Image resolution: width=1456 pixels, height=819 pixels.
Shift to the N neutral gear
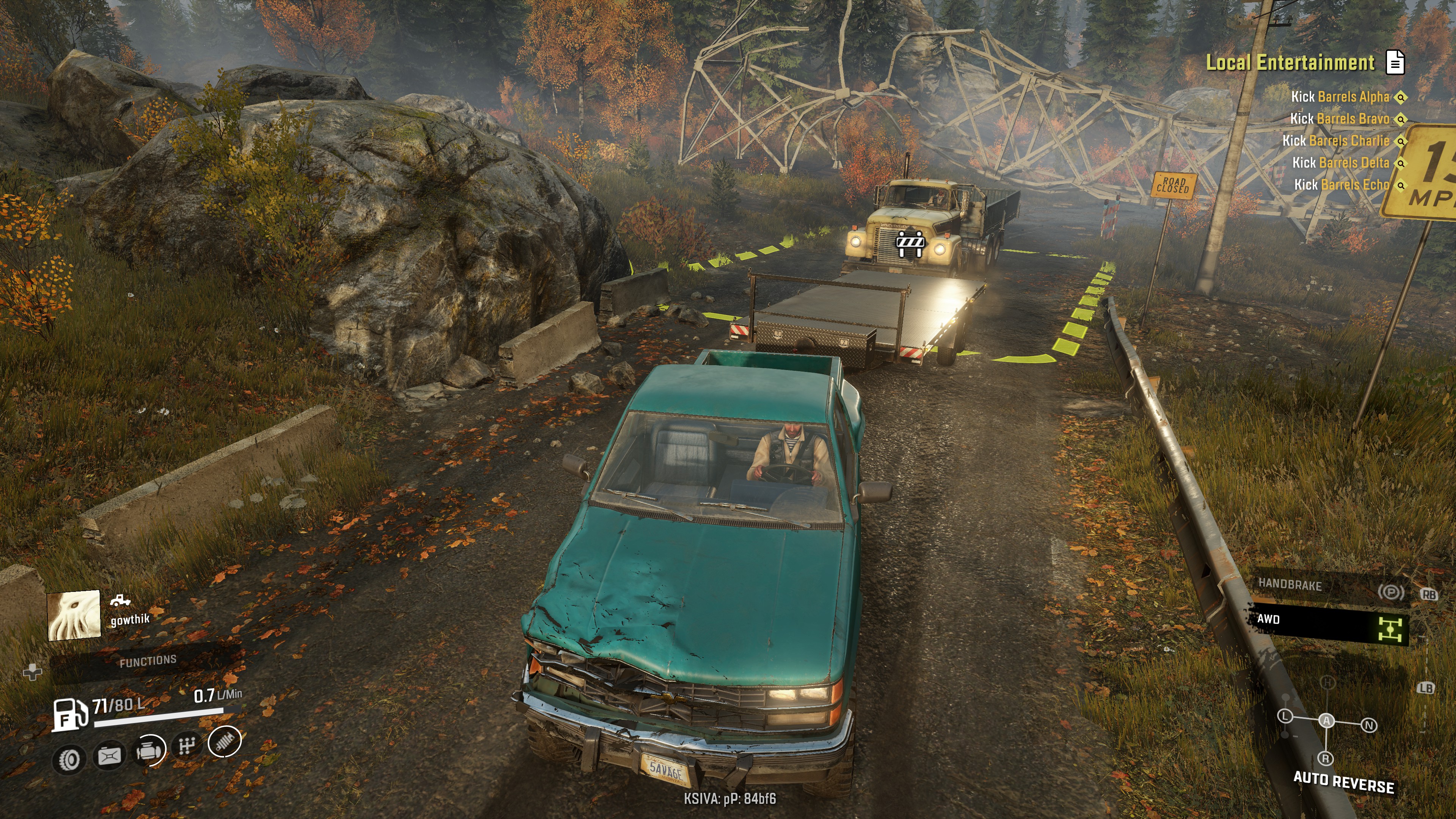click(1368, 725)
